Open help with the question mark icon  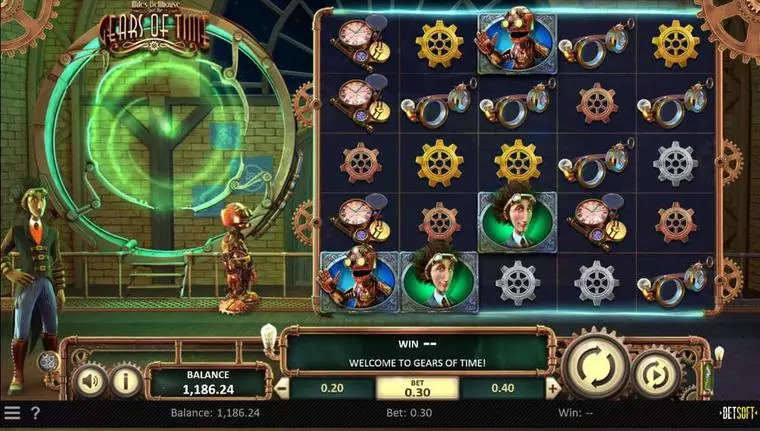[36, 412]
